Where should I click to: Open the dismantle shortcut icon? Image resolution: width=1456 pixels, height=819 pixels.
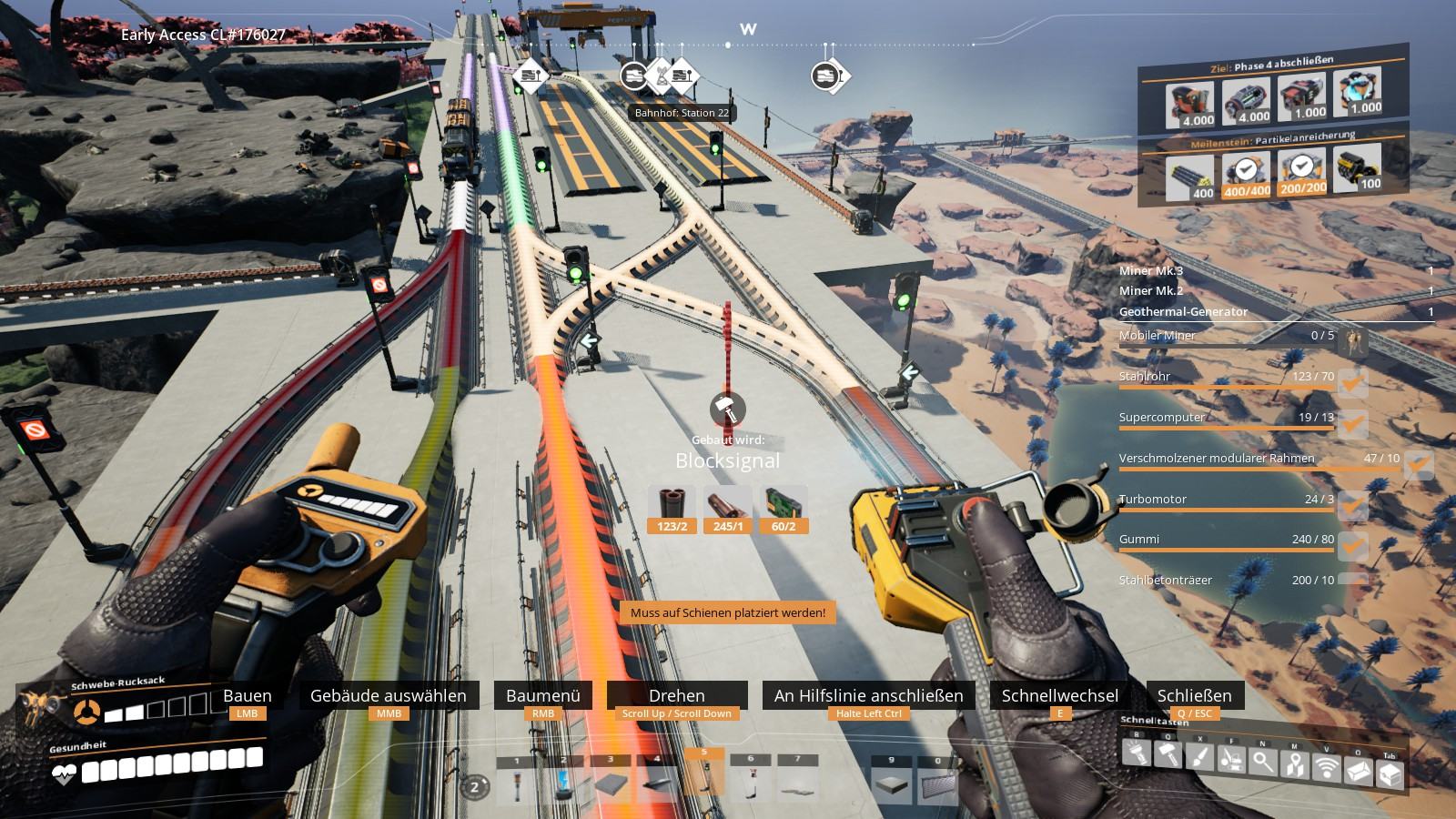1231,760
